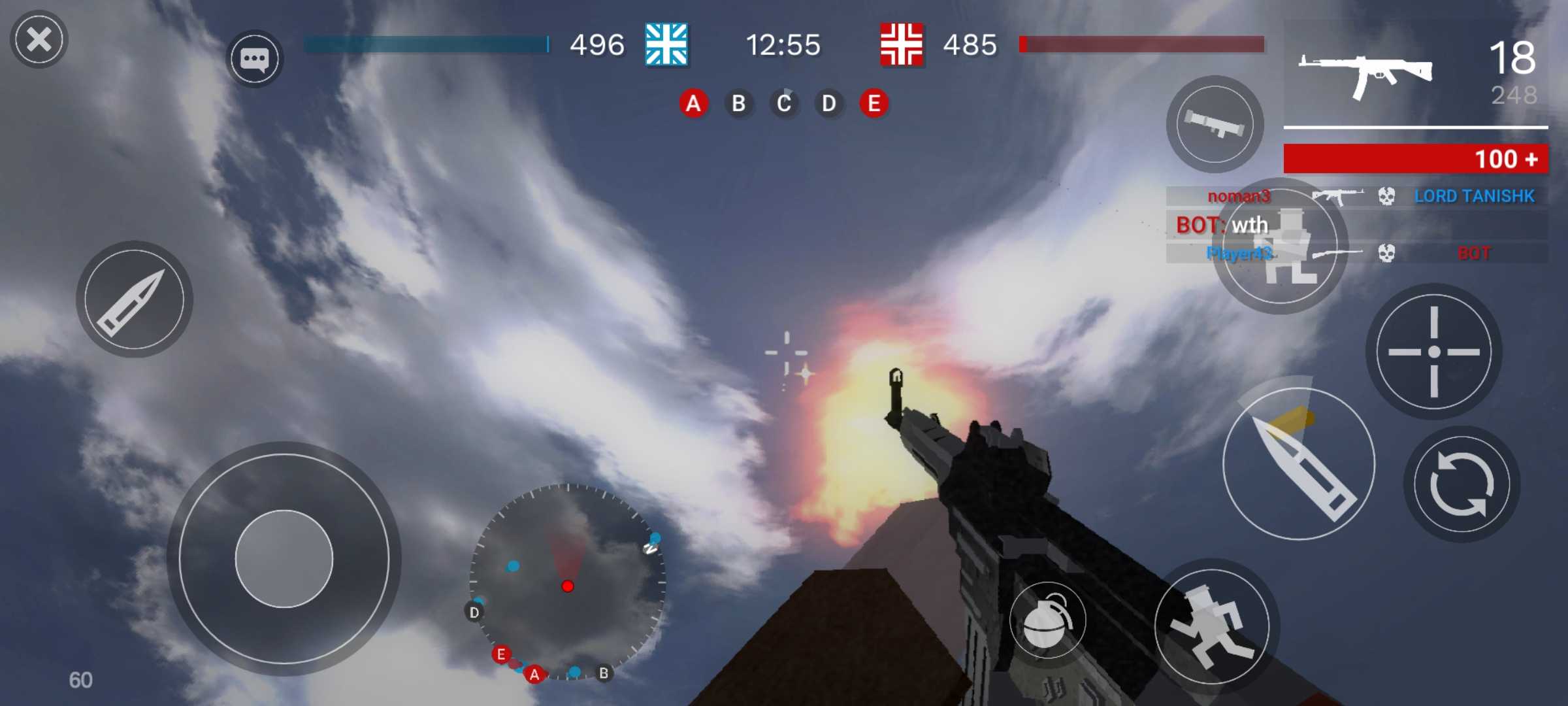The image size is (1568, 706).
Task: Activate the sprint running-soldier button
Action: 1213,627
